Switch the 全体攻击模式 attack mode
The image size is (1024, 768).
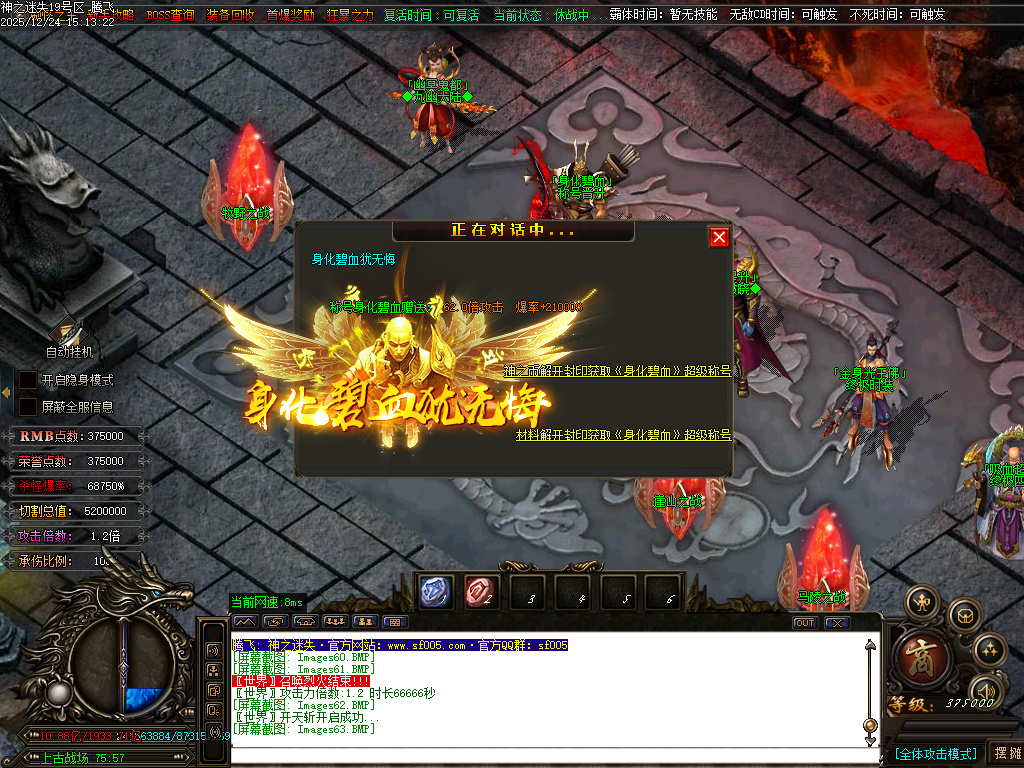pyautogui.click(x=935, y=753)
